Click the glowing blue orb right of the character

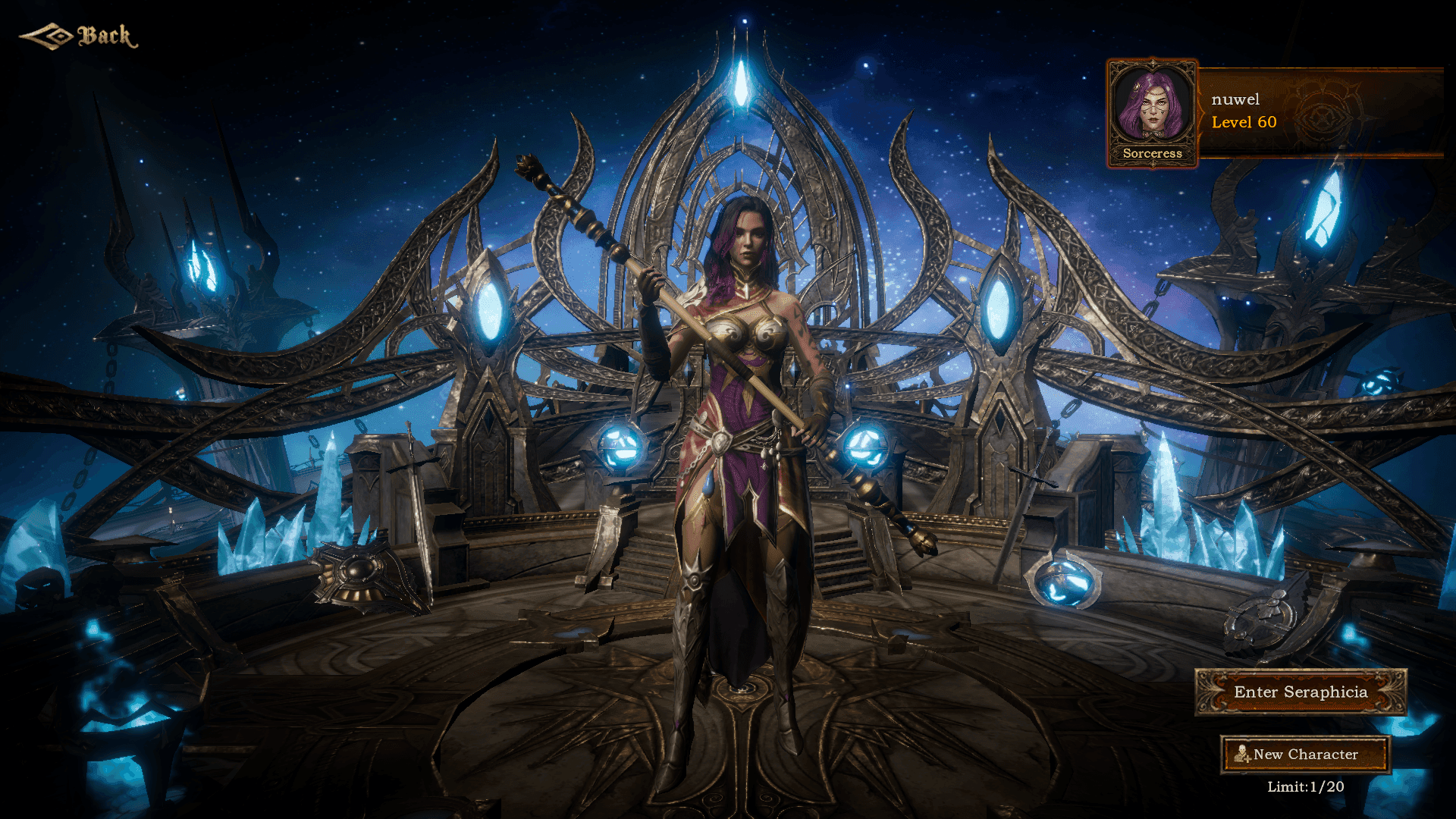pos(864,444)
